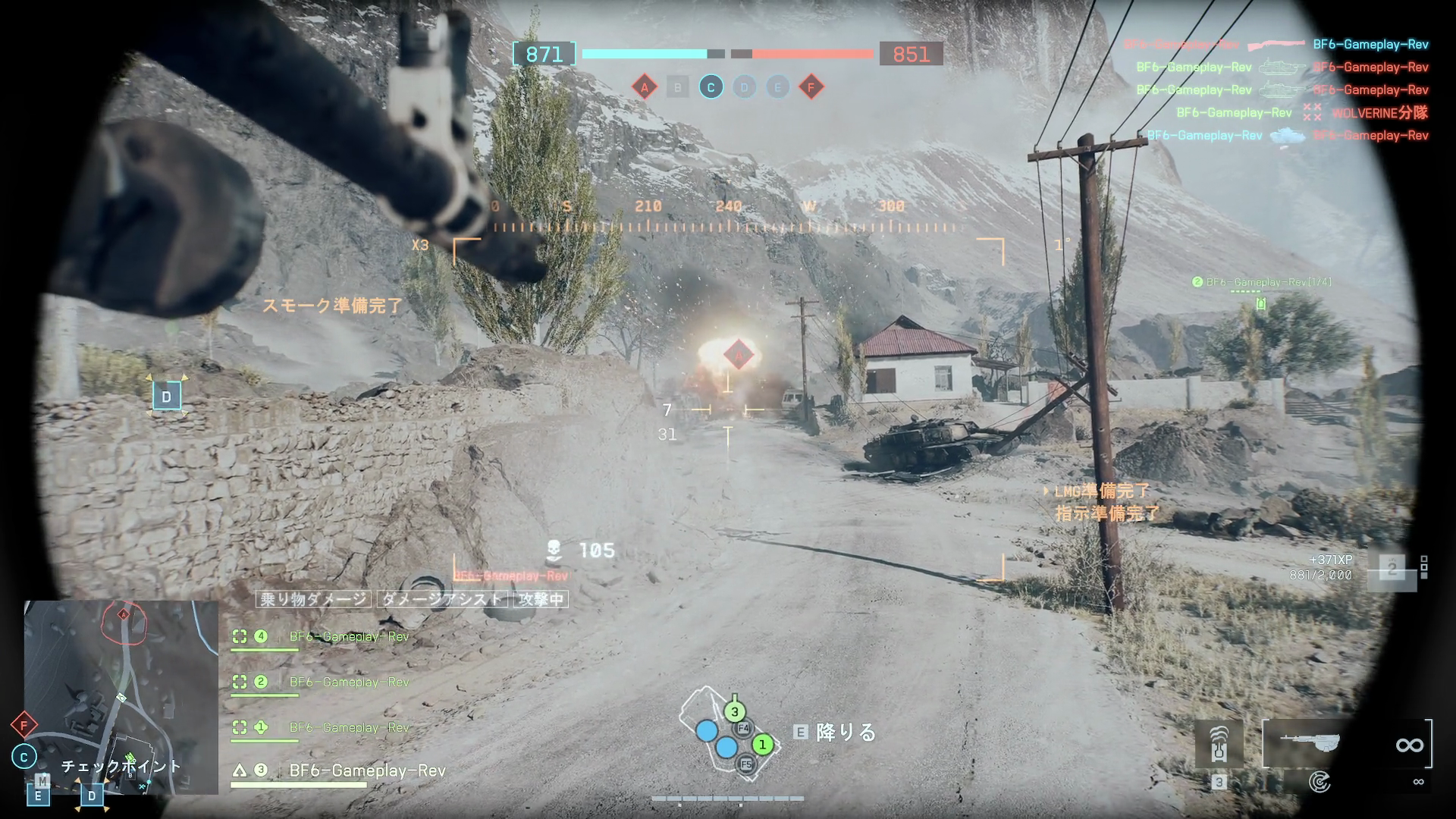Image resolution: width=1456 pixels, height=819 pixels.
Task: Select objective F diamond at the top
Action: 812,87
